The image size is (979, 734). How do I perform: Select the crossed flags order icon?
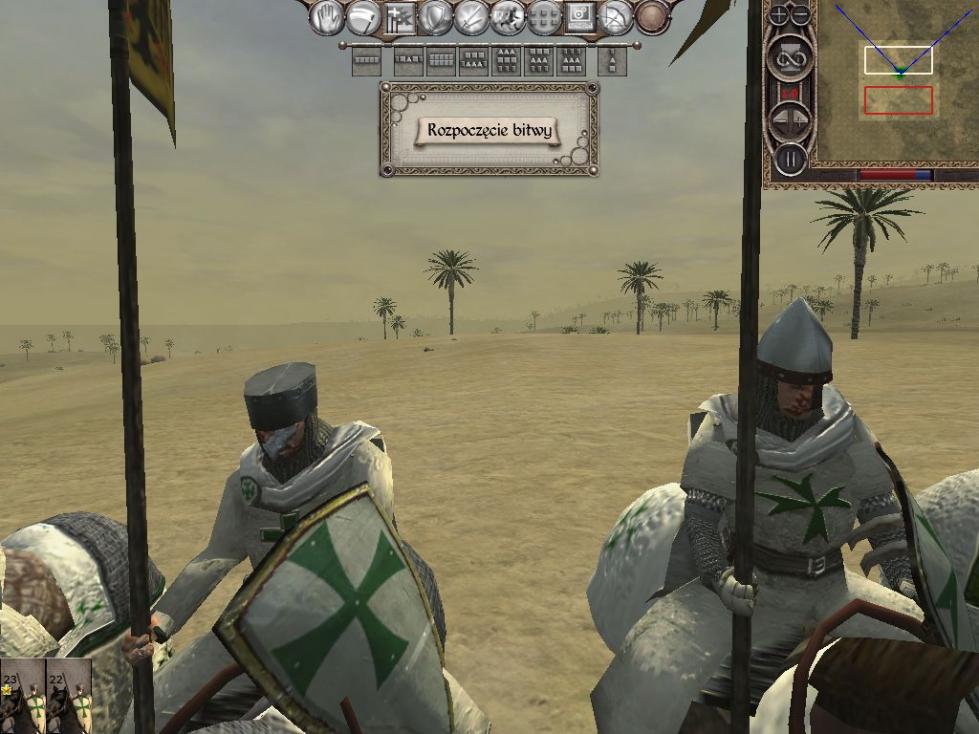tap(399, 16)
